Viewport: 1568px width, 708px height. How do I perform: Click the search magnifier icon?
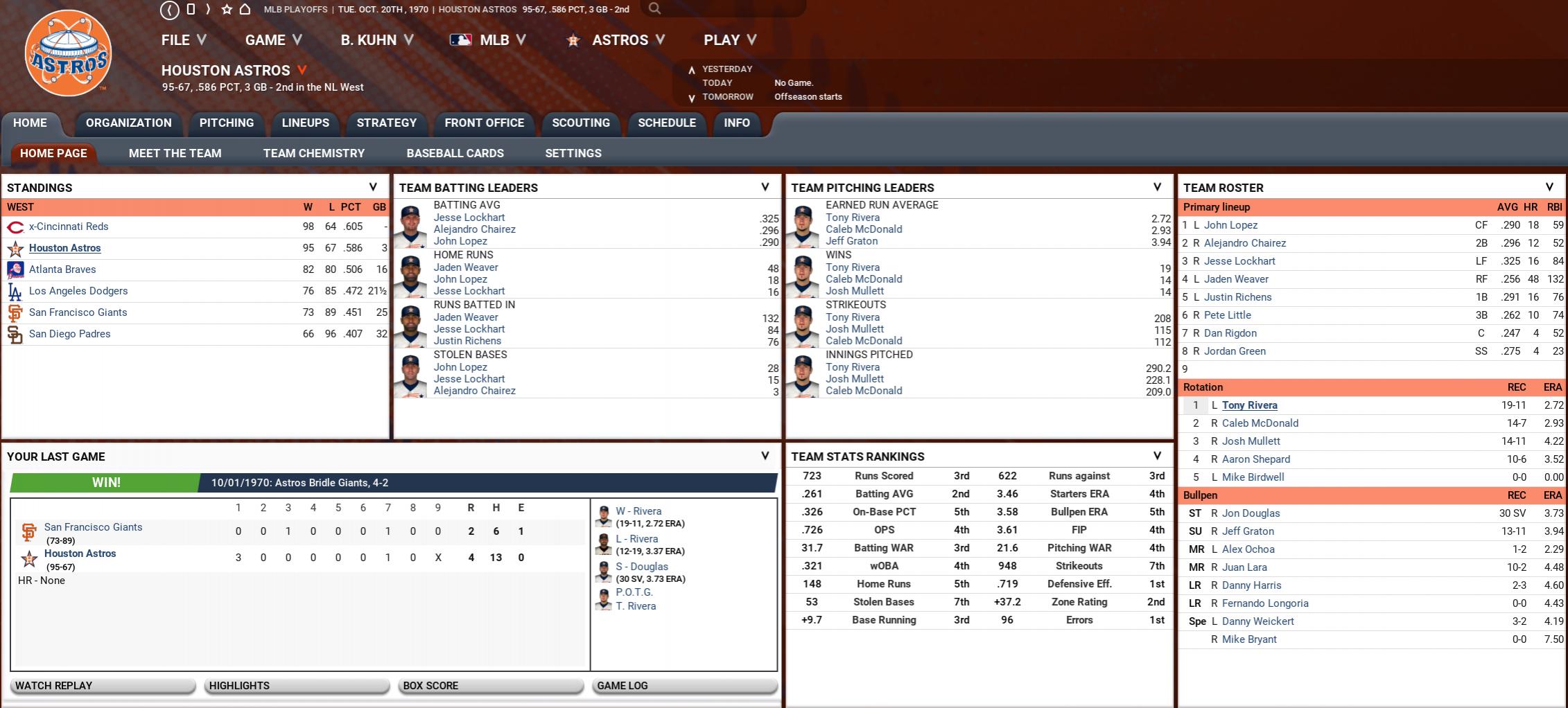654,9
